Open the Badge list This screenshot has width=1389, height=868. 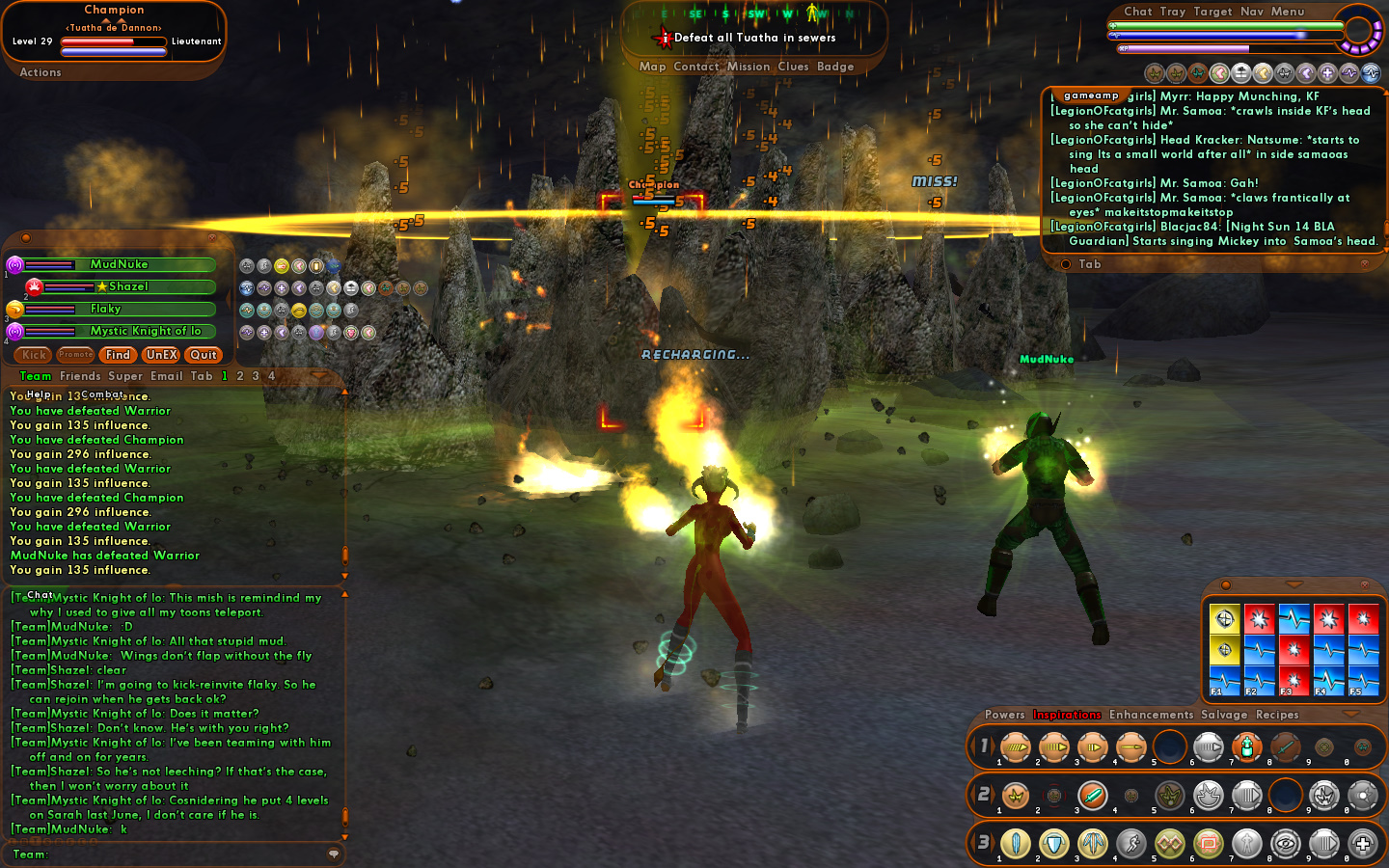(835, 67)
